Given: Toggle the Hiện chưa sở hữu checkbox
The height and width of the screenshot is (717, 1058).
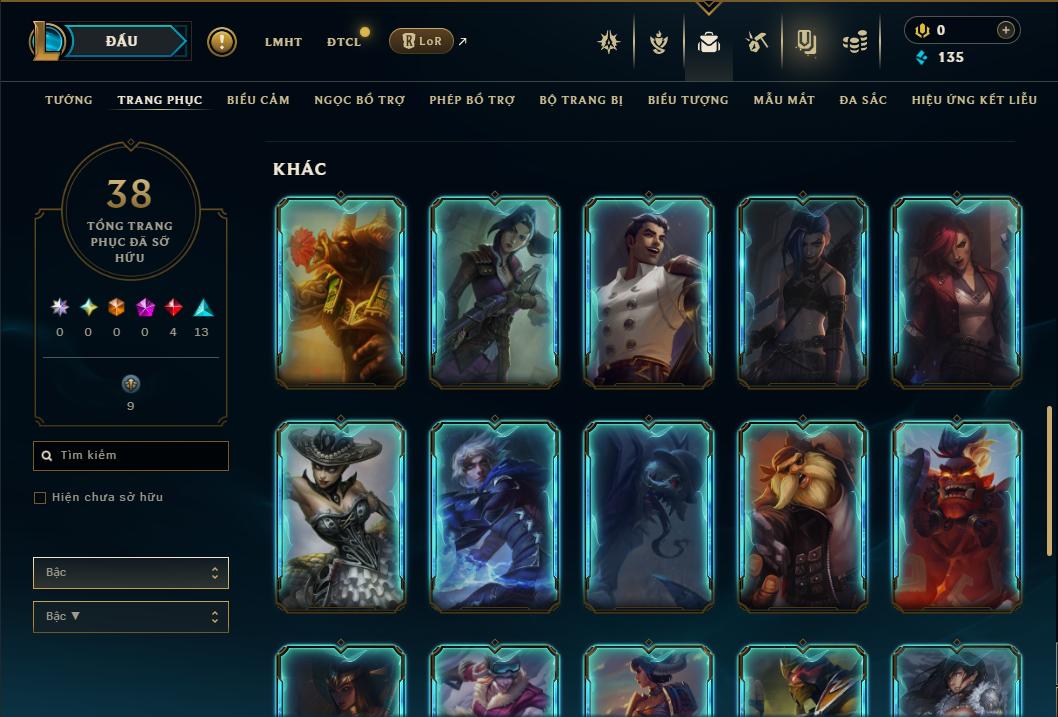Looking at the screenshot, I should click(x=40, y=498).
